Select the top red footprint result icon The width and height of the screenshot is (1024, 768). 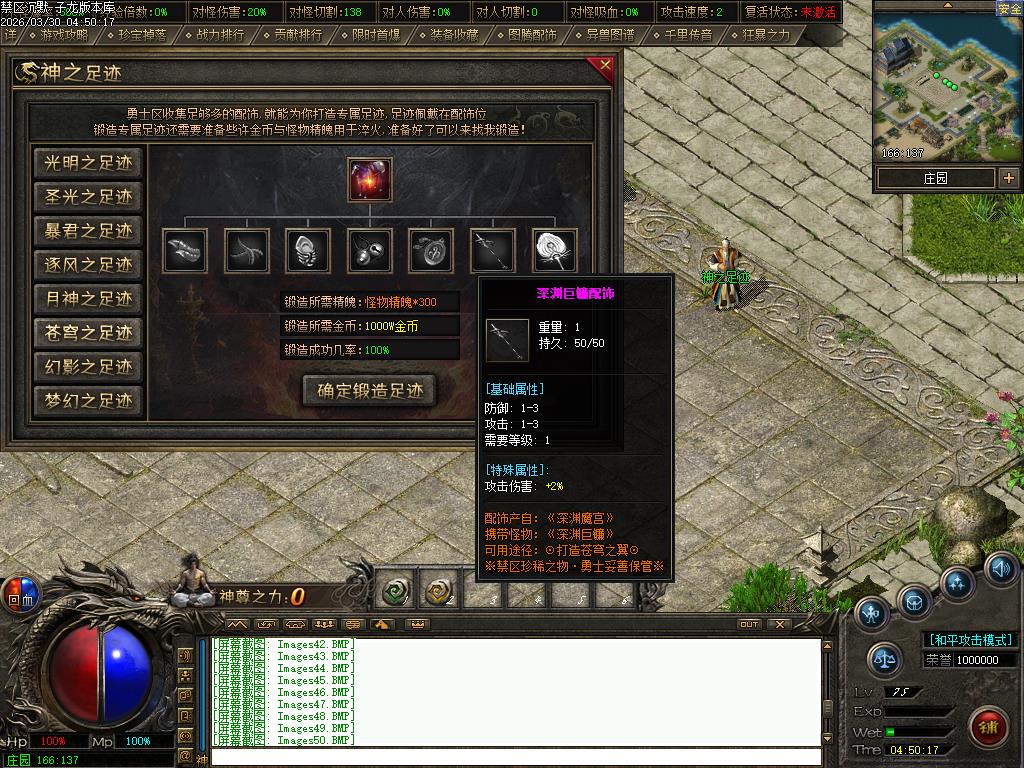[x=370, y=179]
